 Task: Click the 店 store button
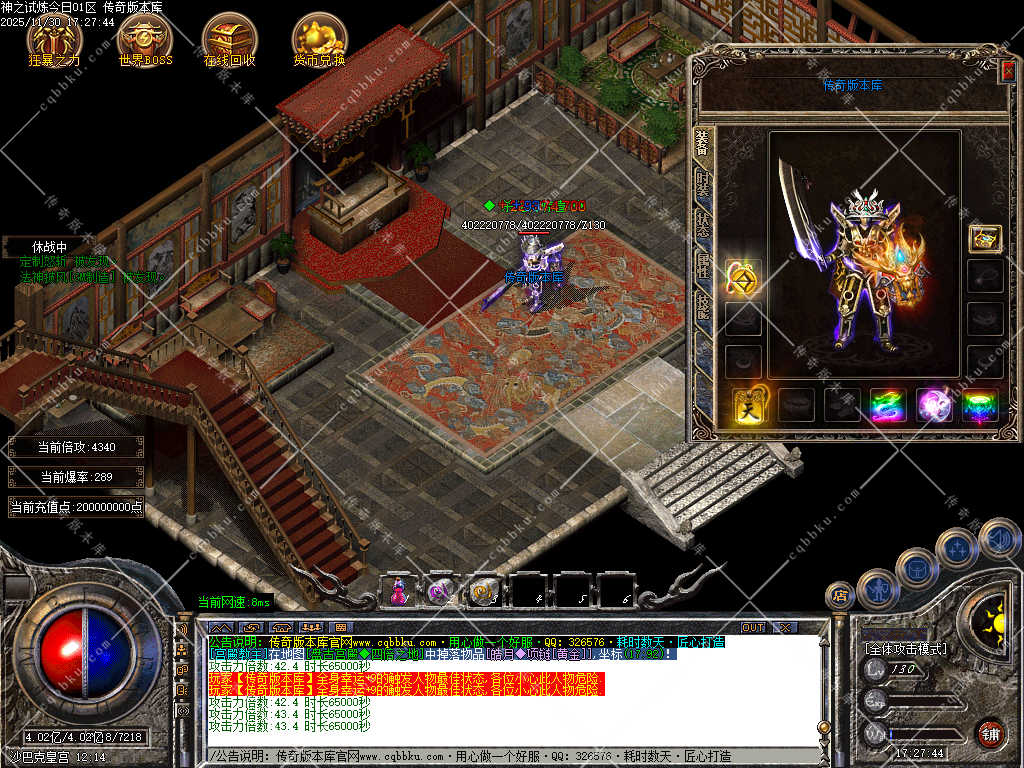(840, 596)
